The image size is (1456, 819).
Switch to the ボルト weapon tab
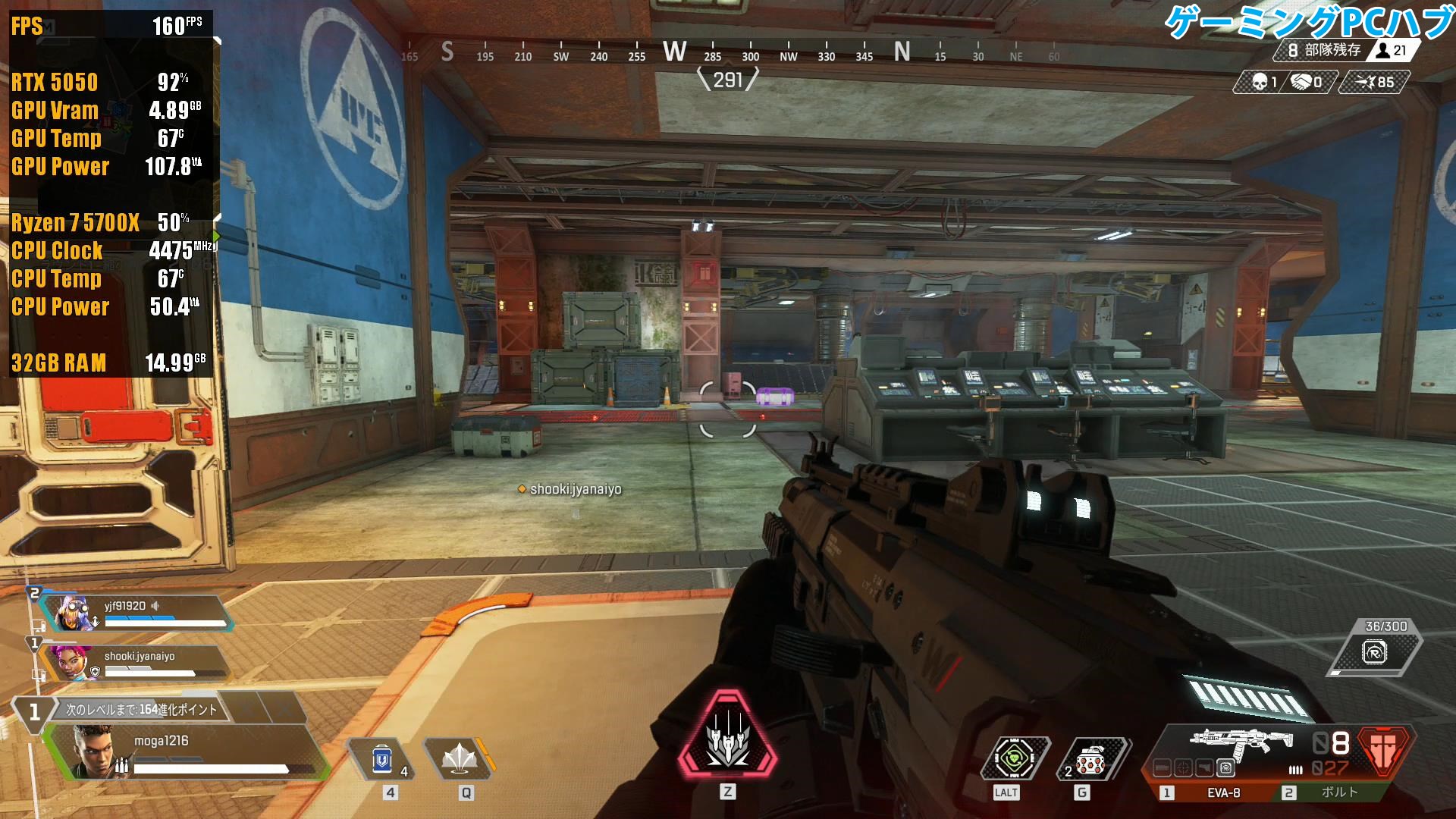pyautogui.click(x=1337, y=792)
